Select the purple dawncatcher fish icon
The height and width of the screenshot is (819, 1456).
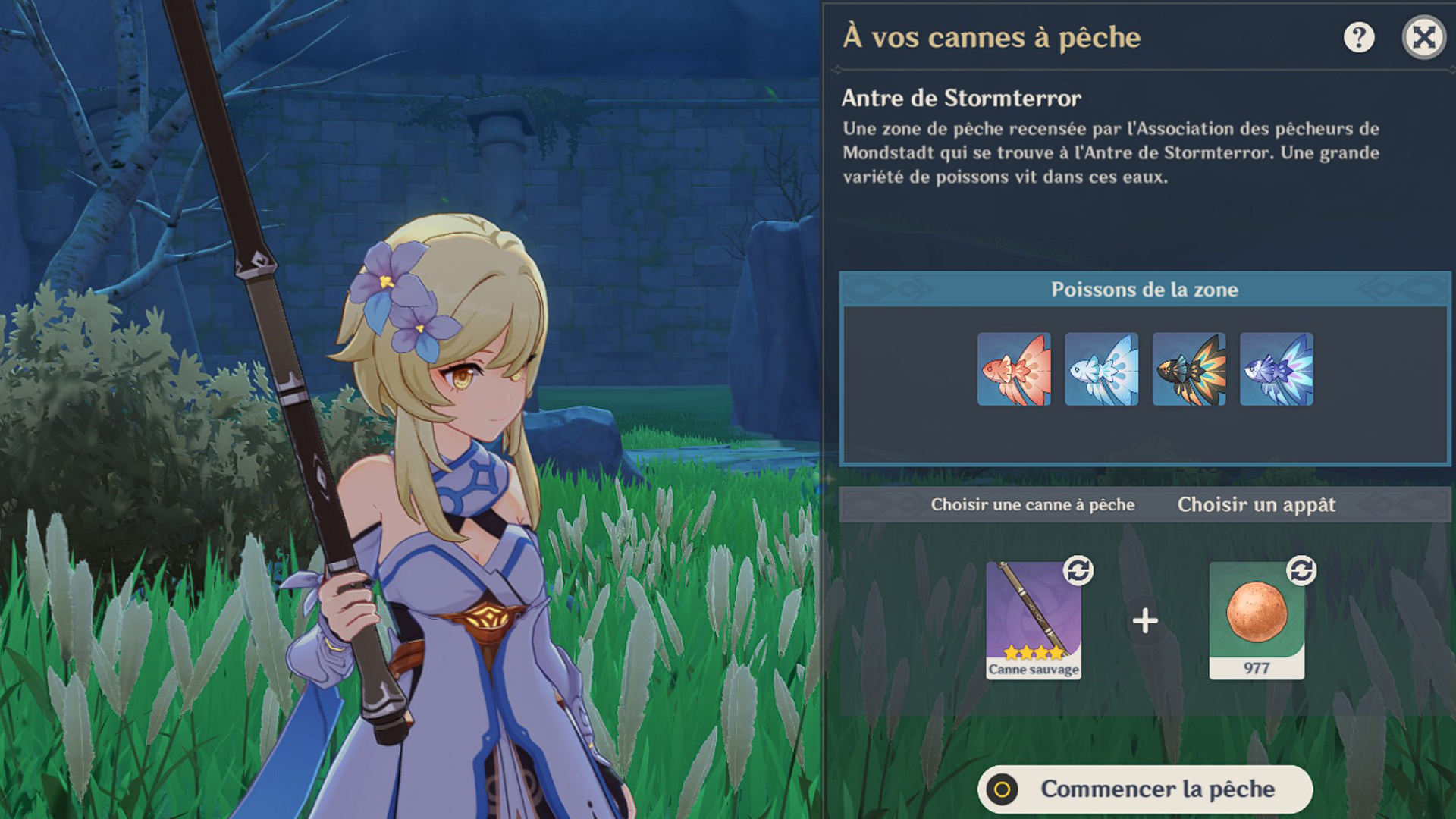pyautogui.click(x=1277, y=370)
